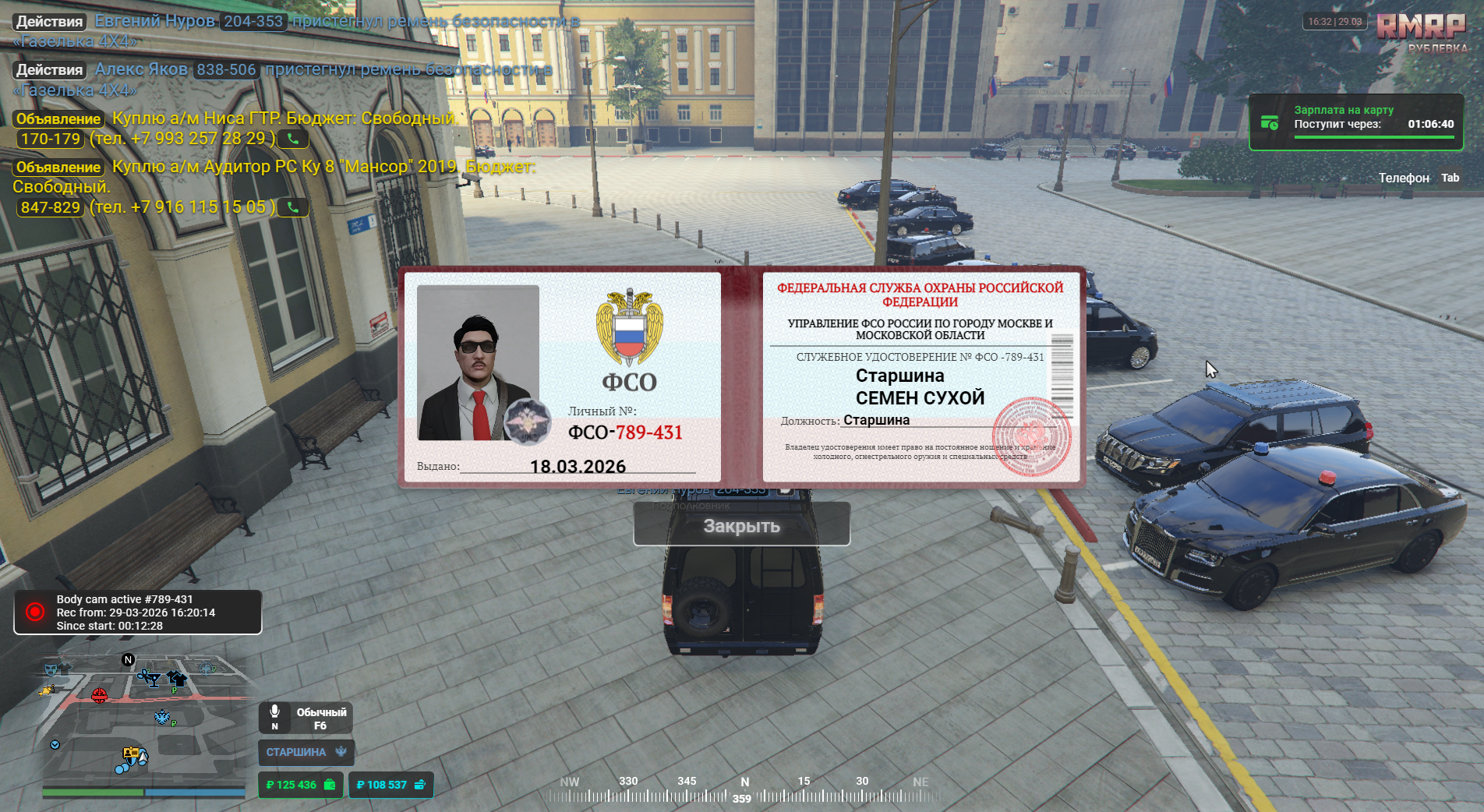Click player ID tag 204-353 in chat
Viewport: 1484px width, 812px height.
click(253, 21)
